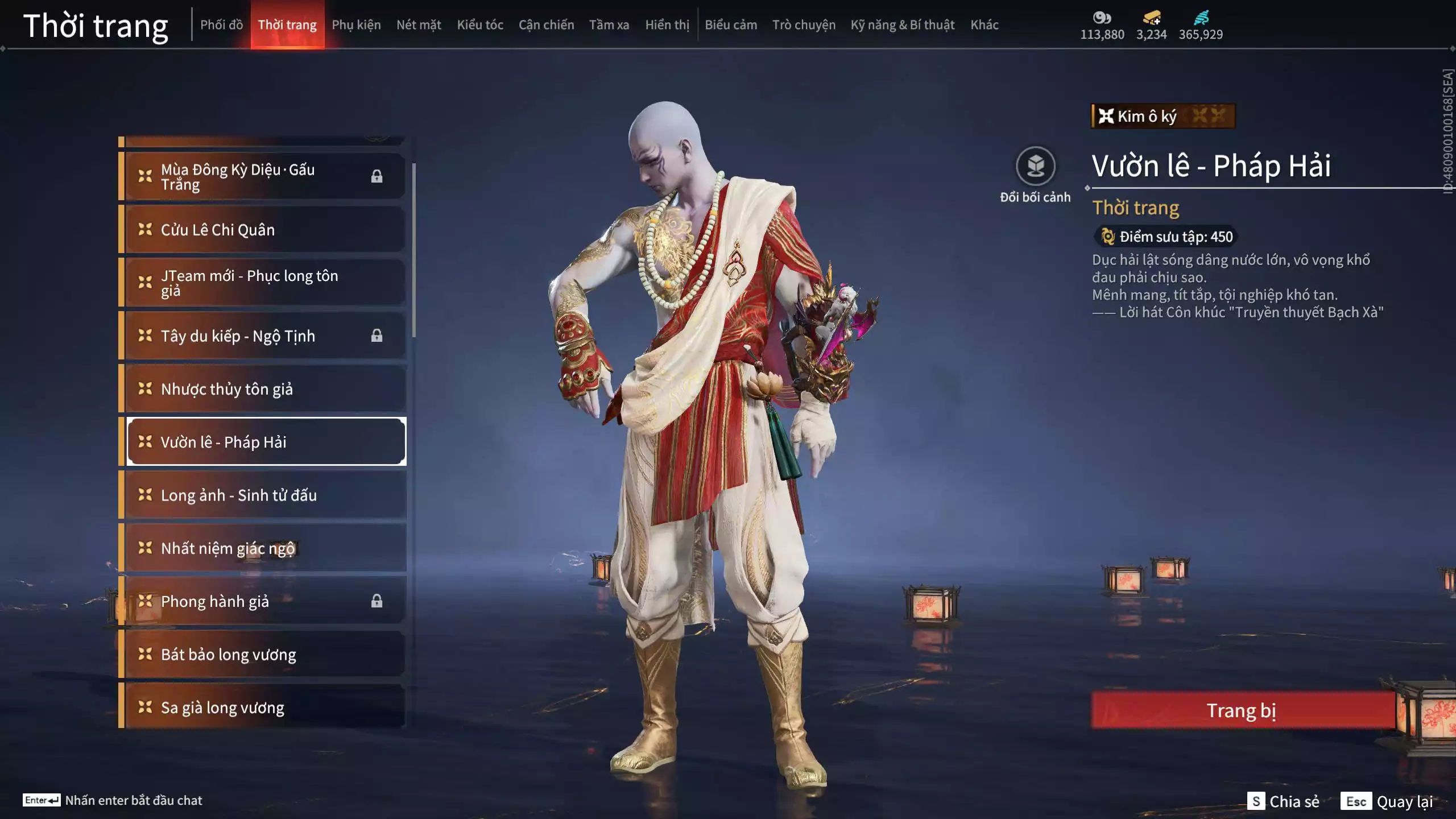Switch to the Tầm xa tab
The image size is (1456, 819).
click(x=609, y=25)
